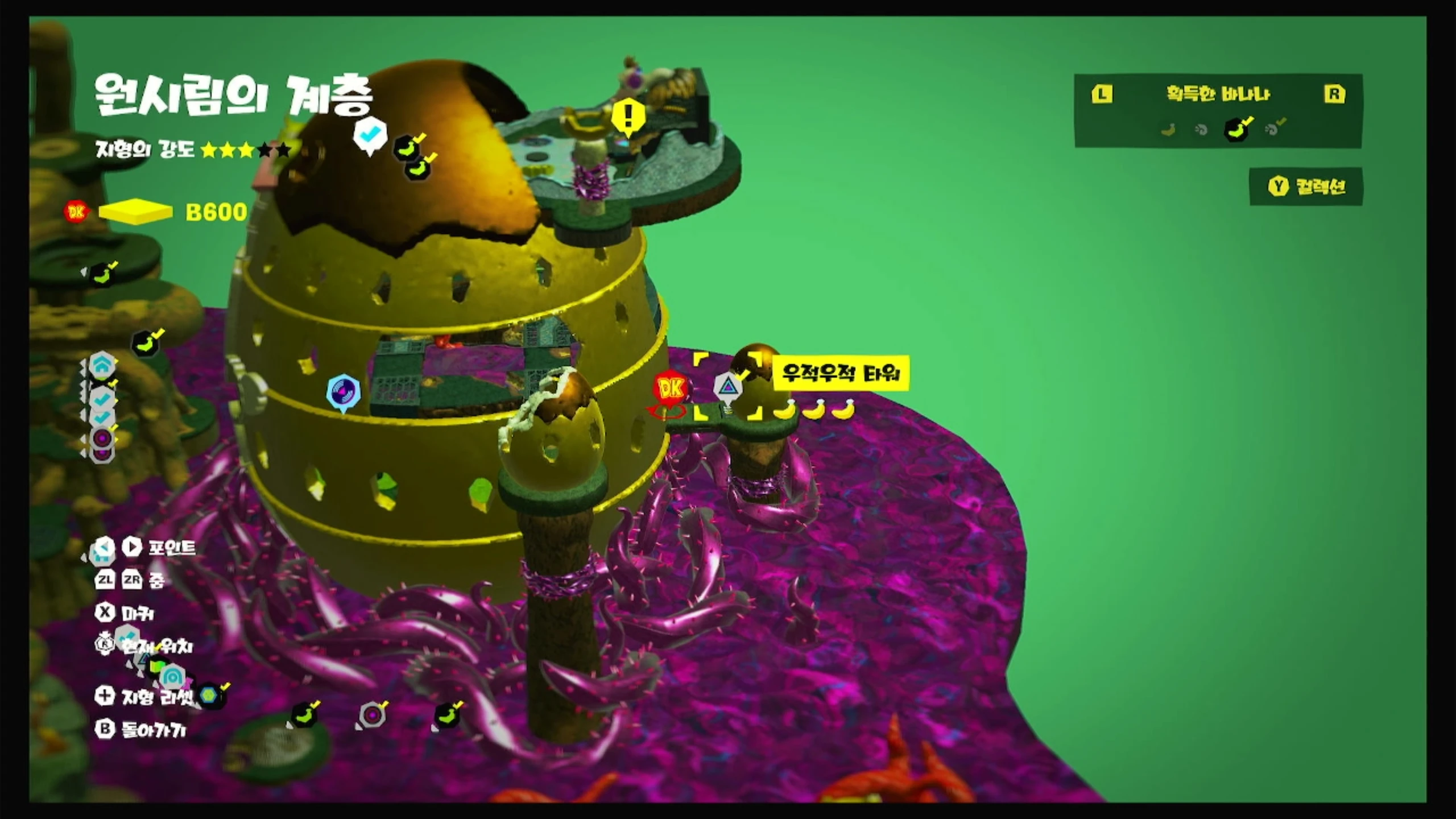
Task: Select the checked banana filter icon
Action: pos(1236,130)
